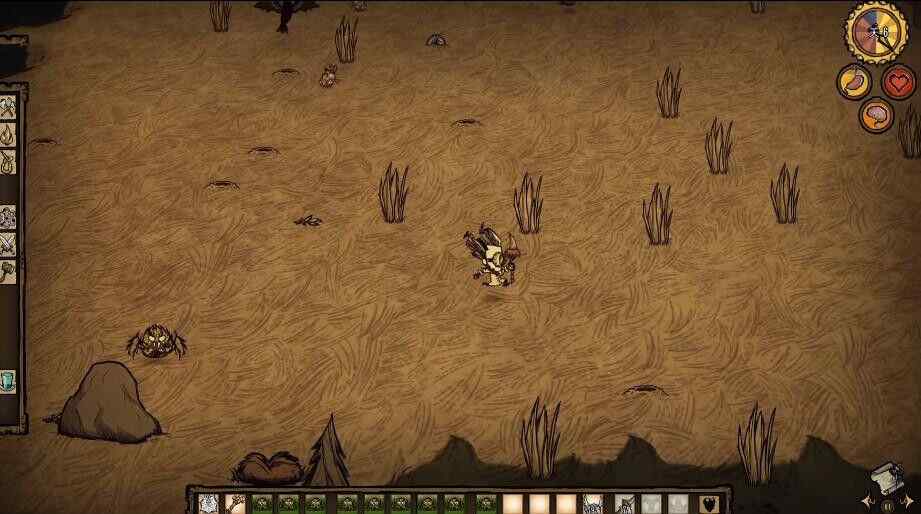Open the Science crafting tab
This screenshot has width=921, height=514.
point(8,216)
